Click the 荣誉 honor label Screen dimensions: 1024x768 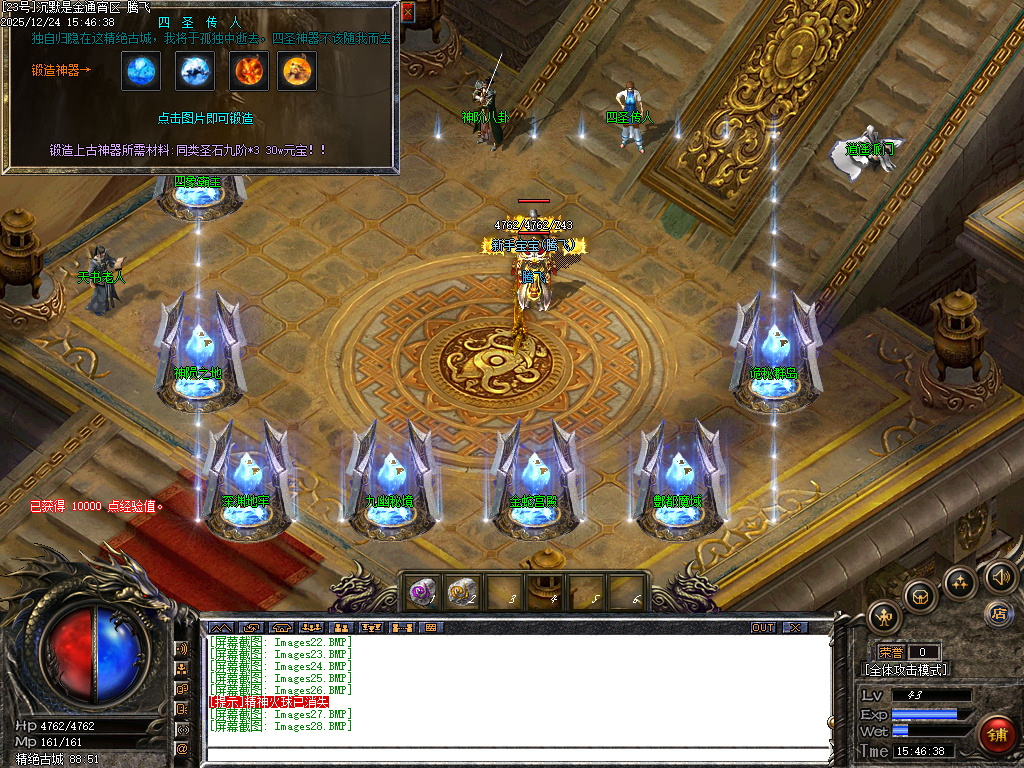pyautogui.click(x=890, y=652)
